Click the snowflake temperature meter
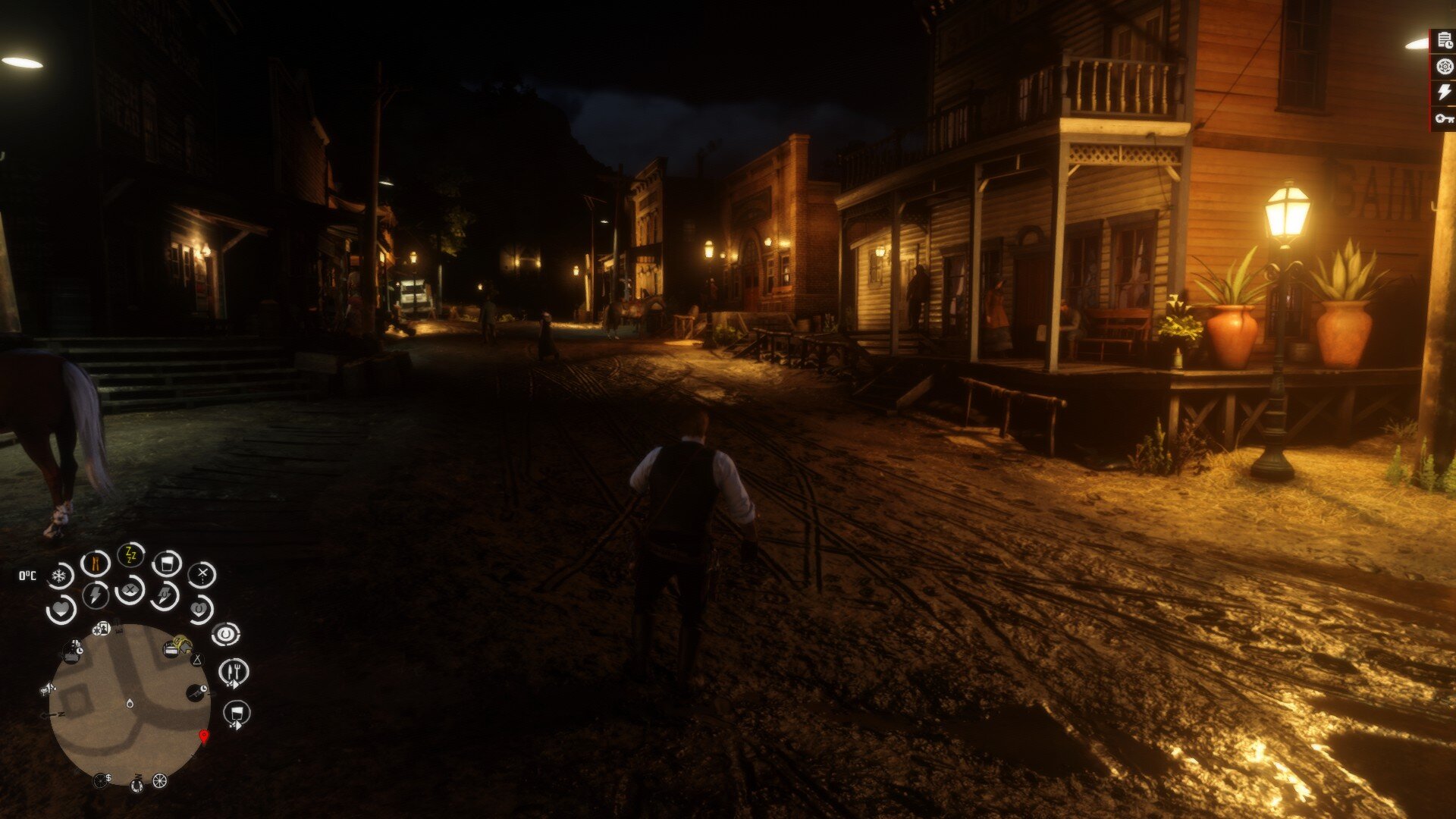 pyautogui.click(x=59, y=576)
